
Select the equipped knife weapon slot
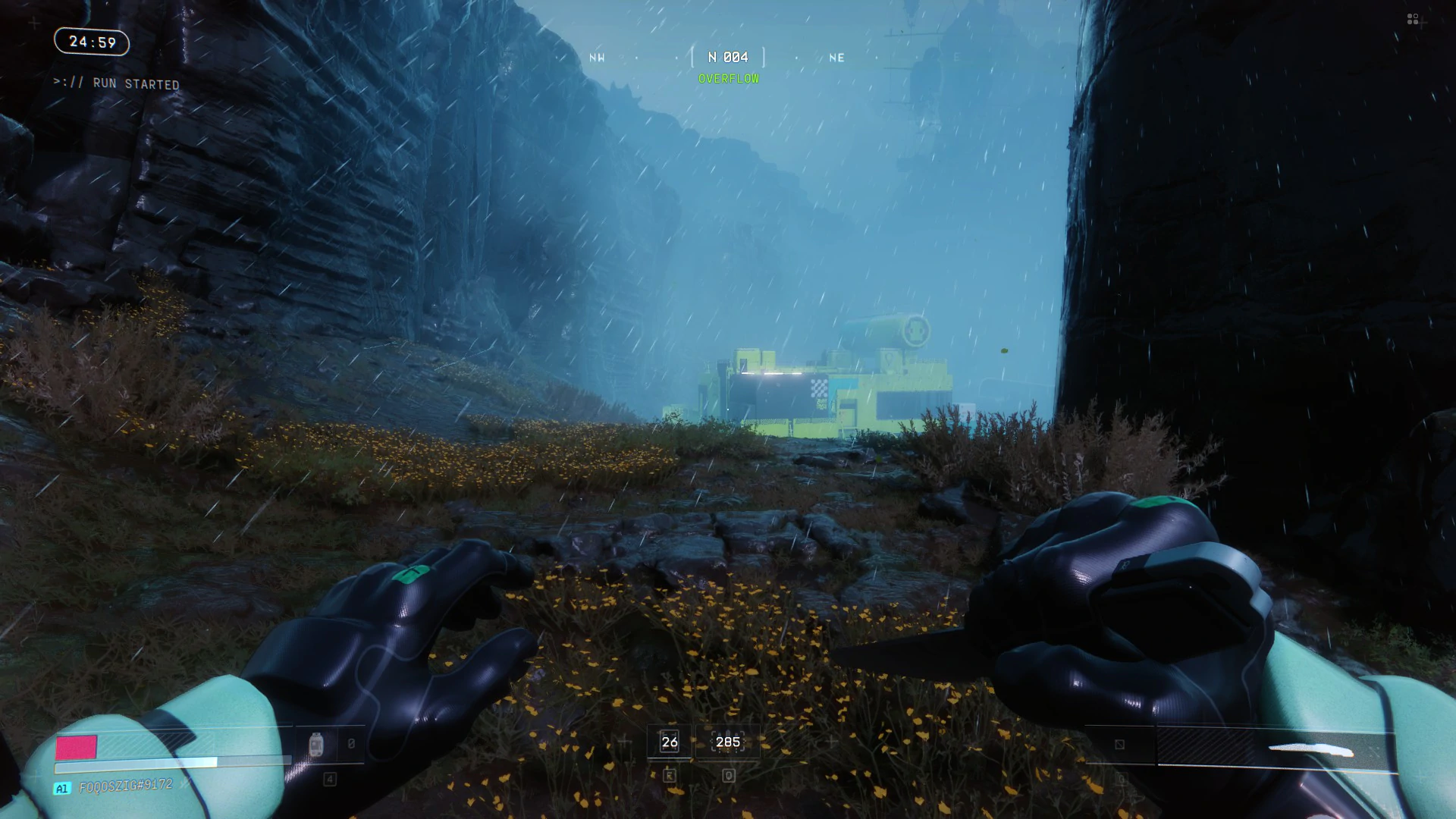click(x=1276, y=749)
